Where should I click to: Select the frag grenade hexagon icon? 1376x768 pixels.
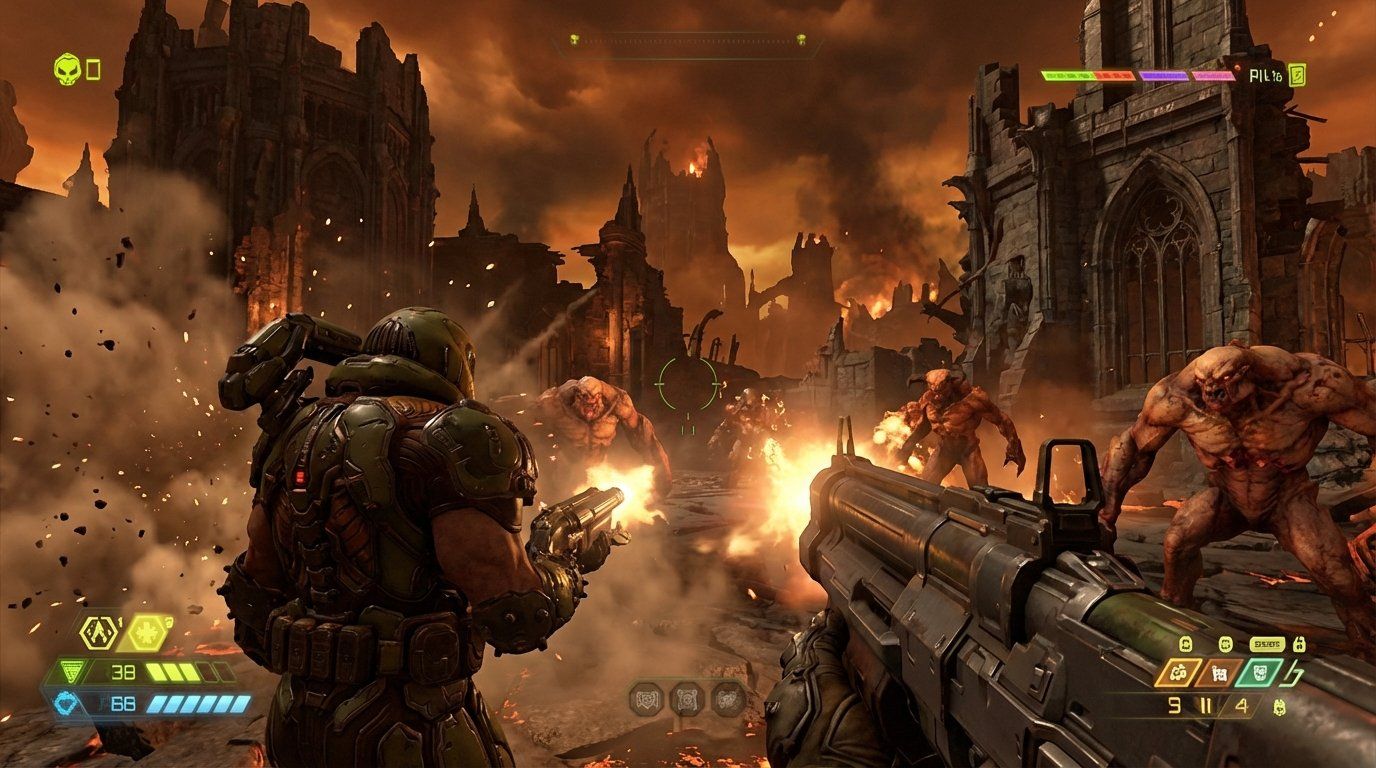point(98,632)
